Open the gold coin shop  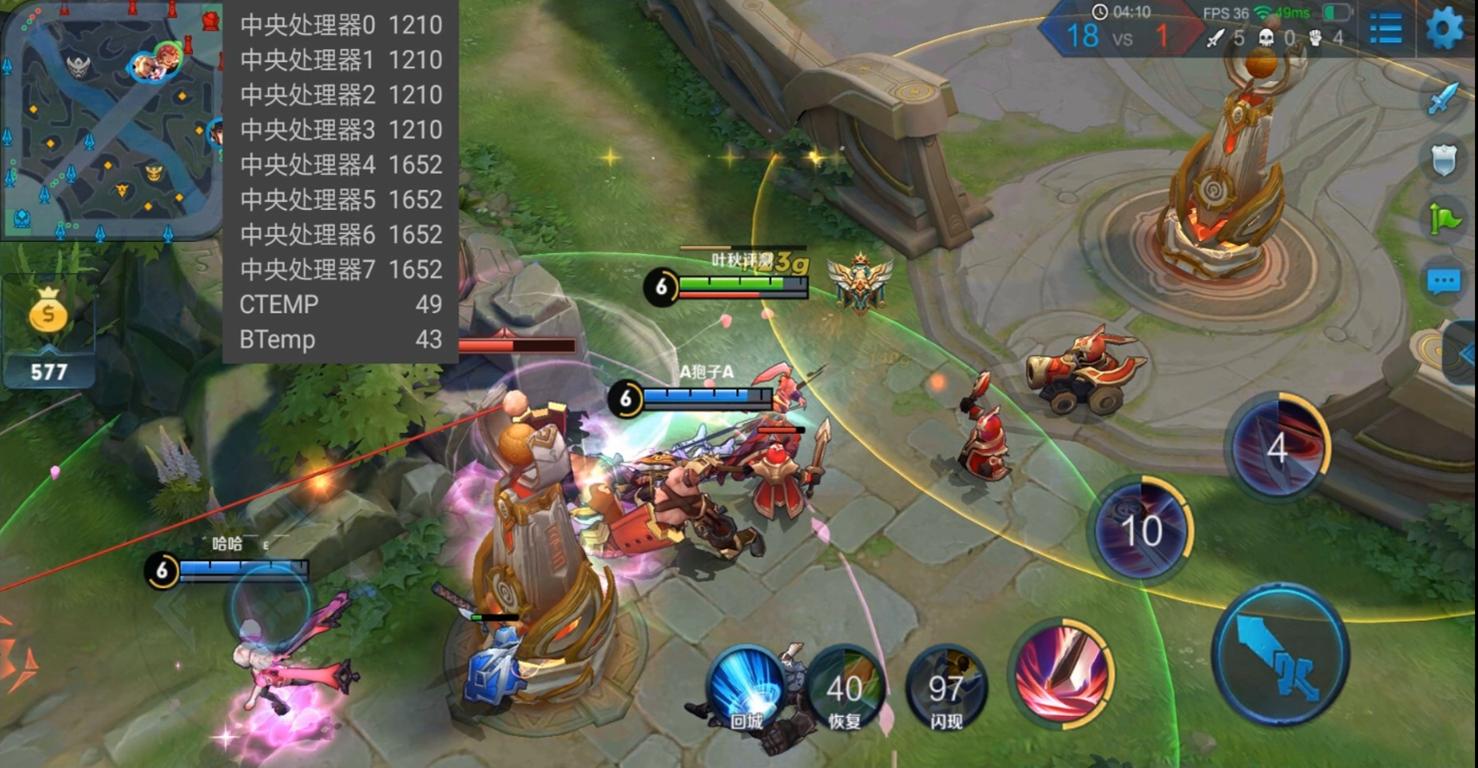[x=48, y=317]
